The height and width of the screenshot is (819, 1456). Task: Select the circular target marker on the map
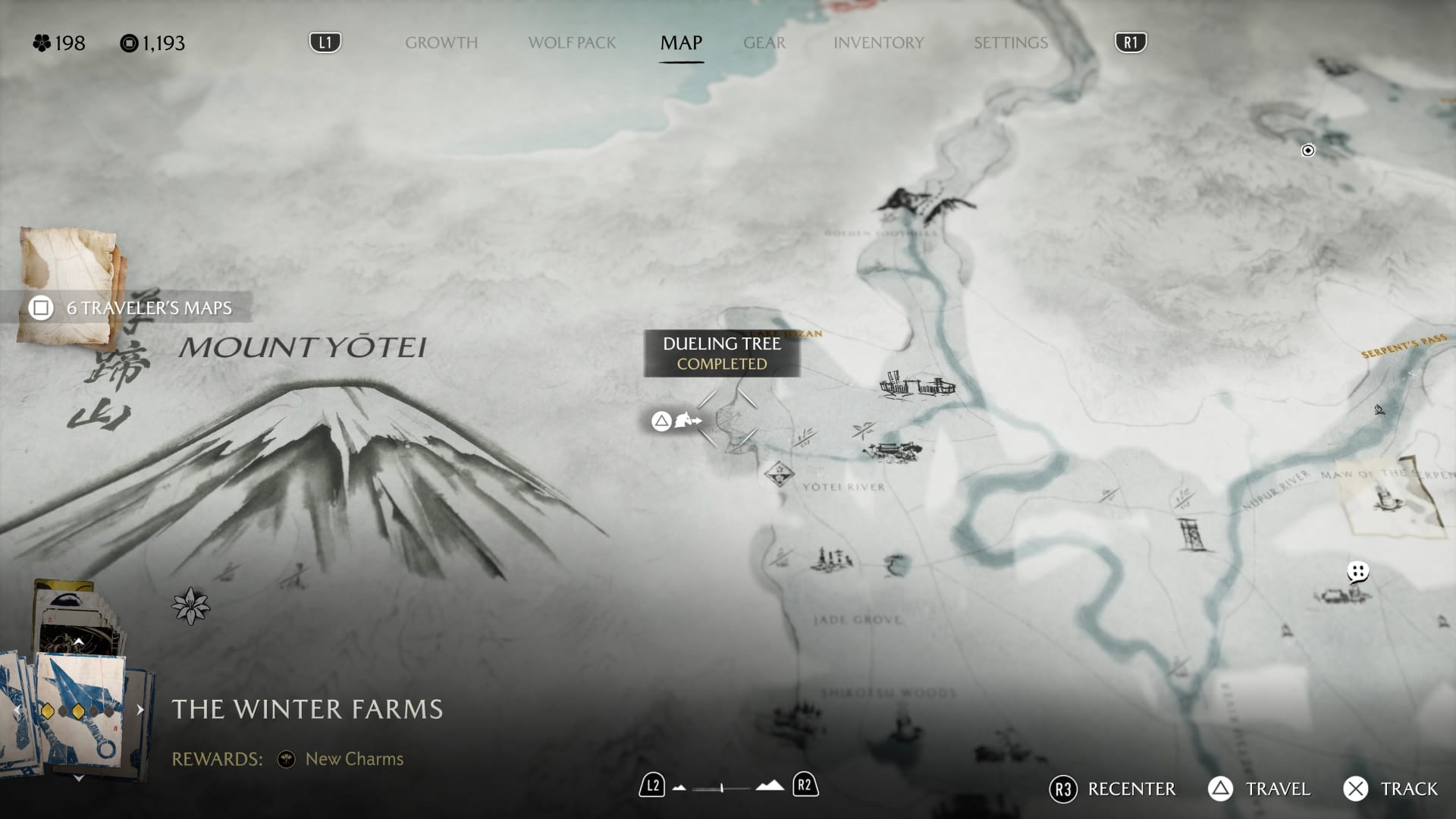click(x=1308, y=150)
